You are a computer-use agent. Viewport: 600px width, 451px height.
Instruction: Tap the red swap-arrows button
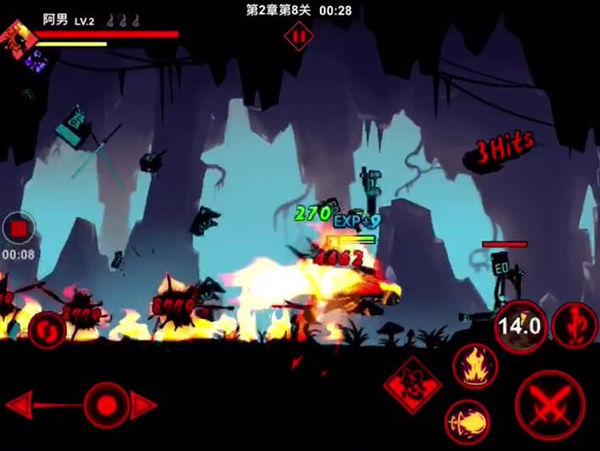[x=46, y=329]
